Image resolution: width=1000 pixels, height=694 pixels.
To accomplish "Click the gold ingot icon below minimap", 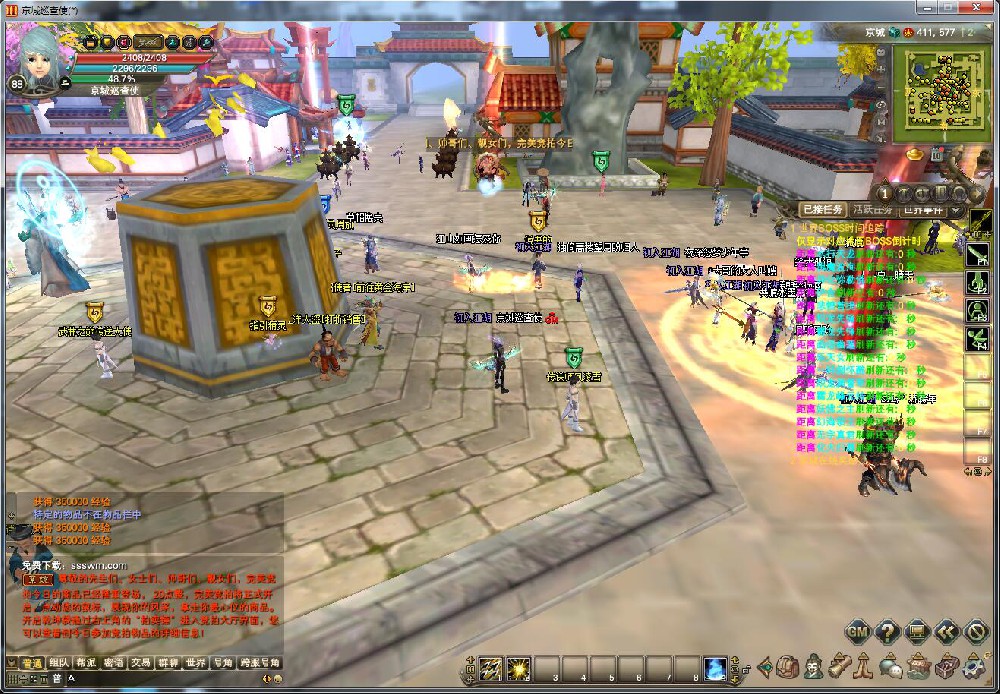I will (x=913, y=155).
